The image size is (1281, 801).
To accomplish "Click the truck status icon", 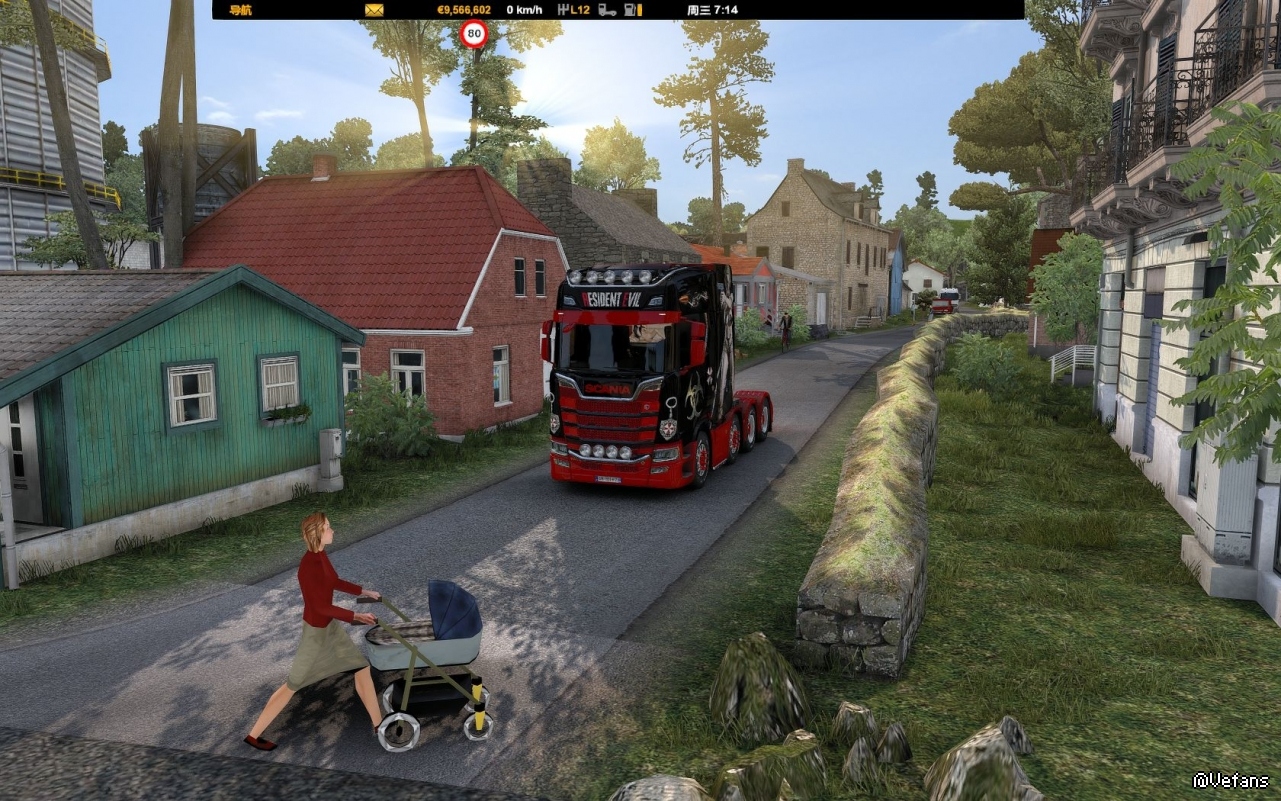I will tap(607, 10).
